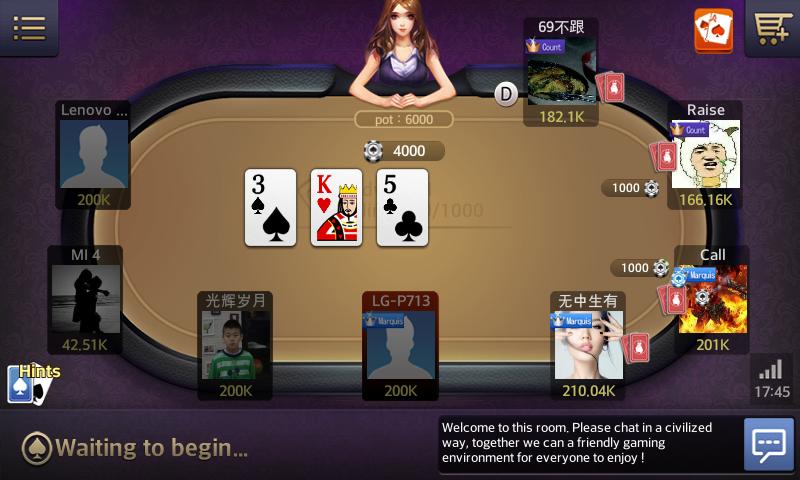Open the LG-P713 player avatar
The image size is (800, 480).
pyautogui.click(x=400, y=345)
